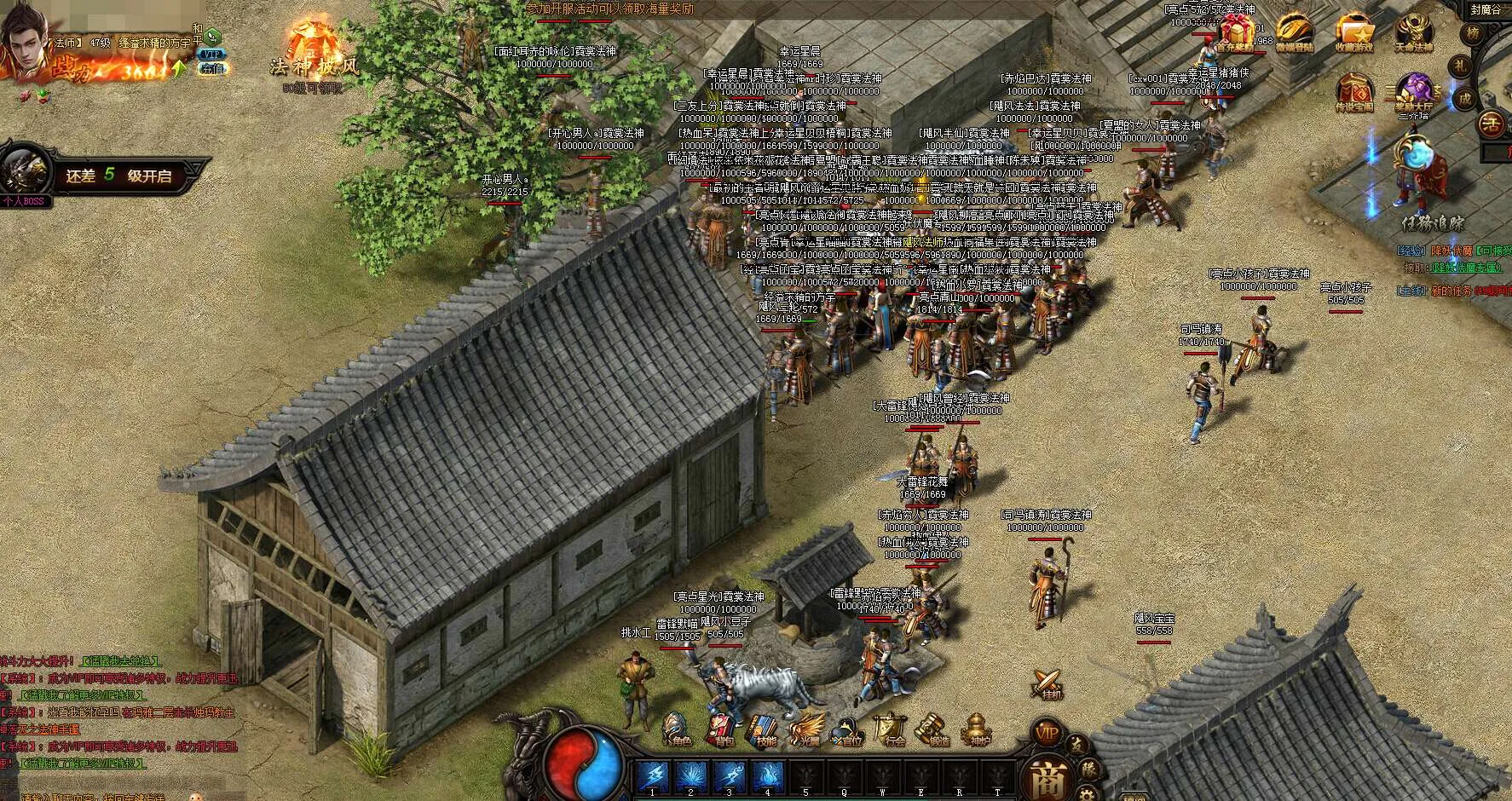Viewport: 1512px width, 801px height.
Task: Activate the lightning bolt skill in slot 1
Action: pyautogui.click(x=653, y=776)
